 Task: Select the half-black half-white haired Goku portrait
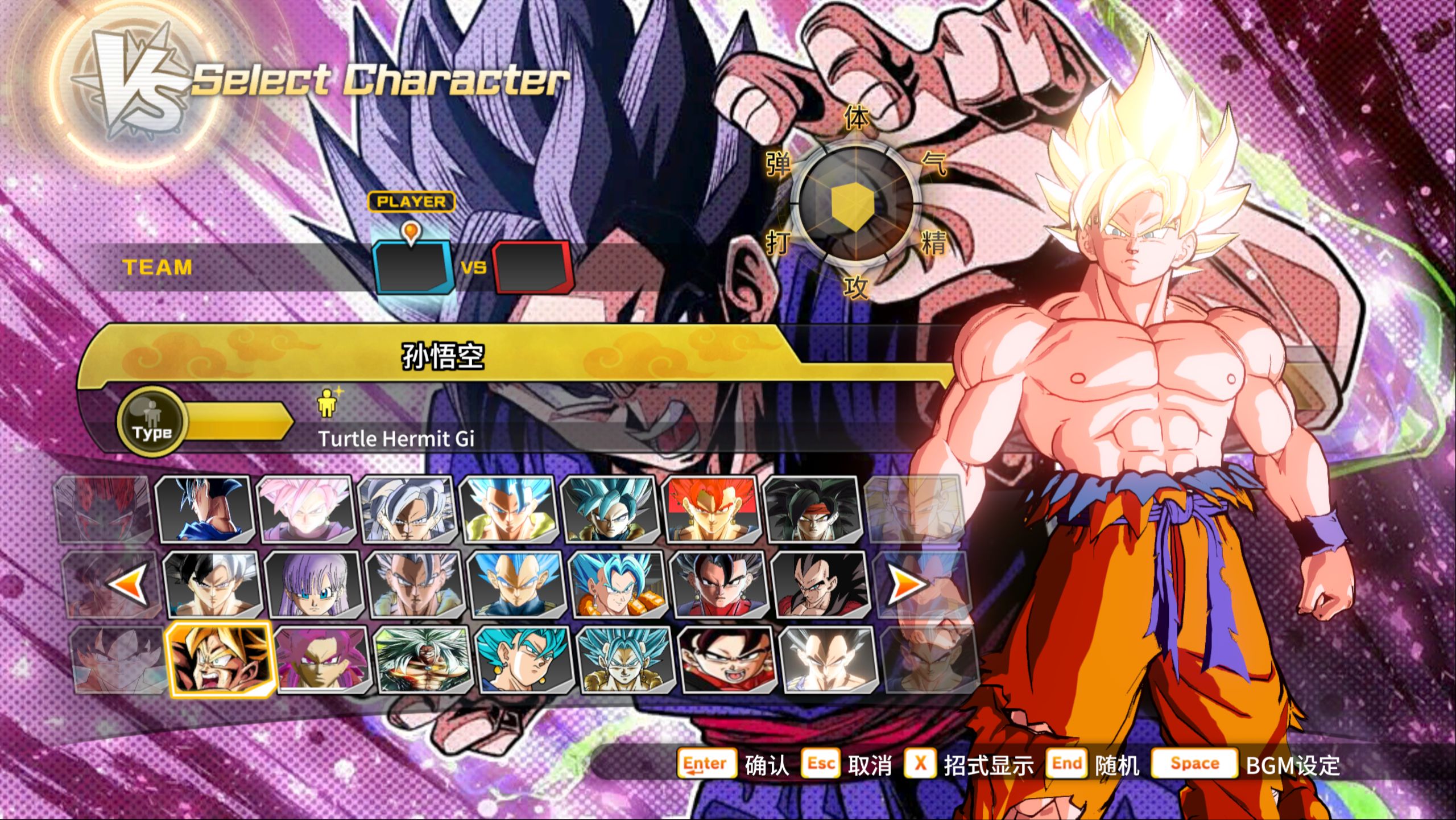pos(213,584)
